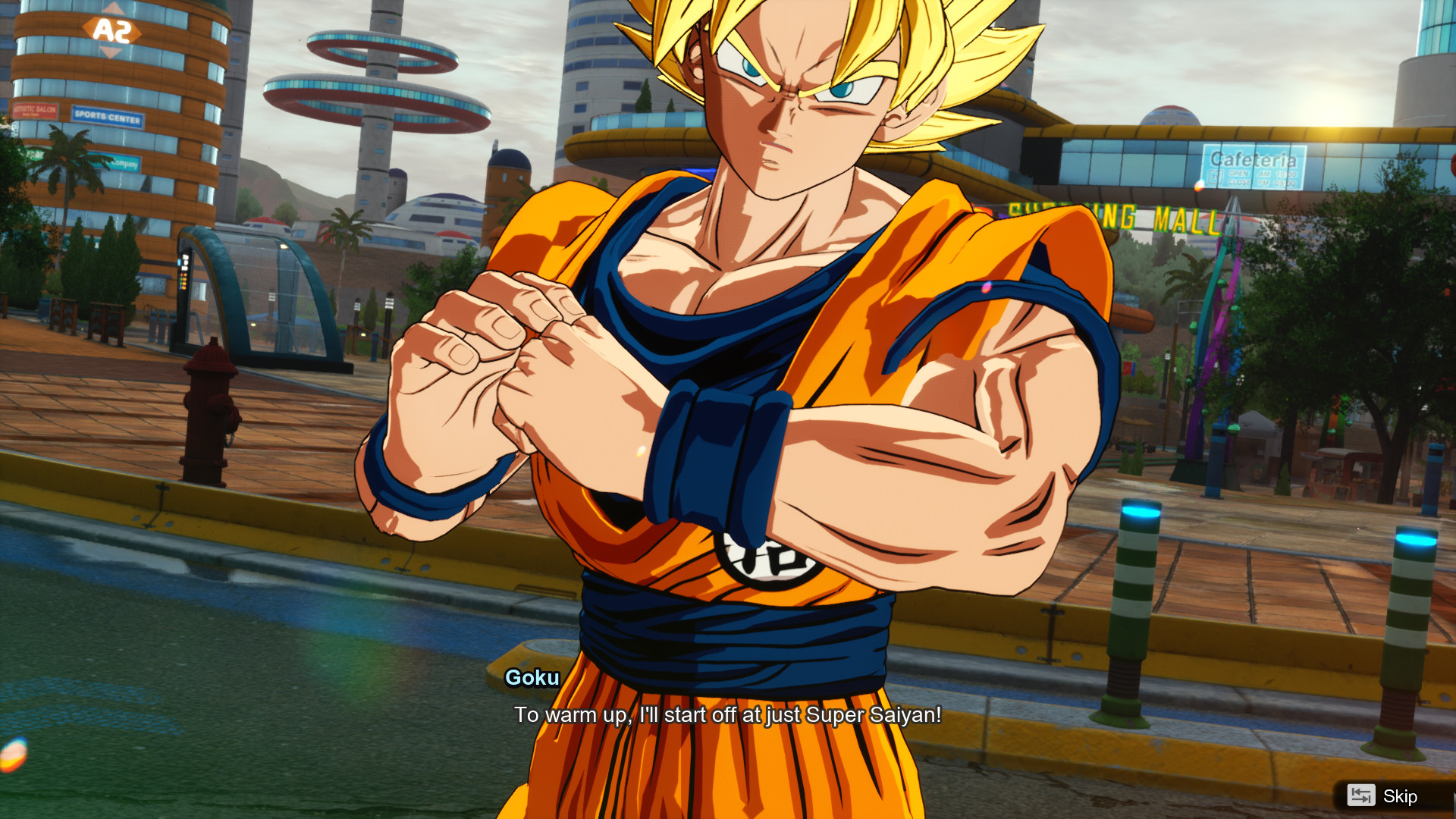Image resolution: width=1456 pixels, height=819 pixels.
Task: Click the downward arrow below the A2 marker
Action: click(x=113, y=52)
